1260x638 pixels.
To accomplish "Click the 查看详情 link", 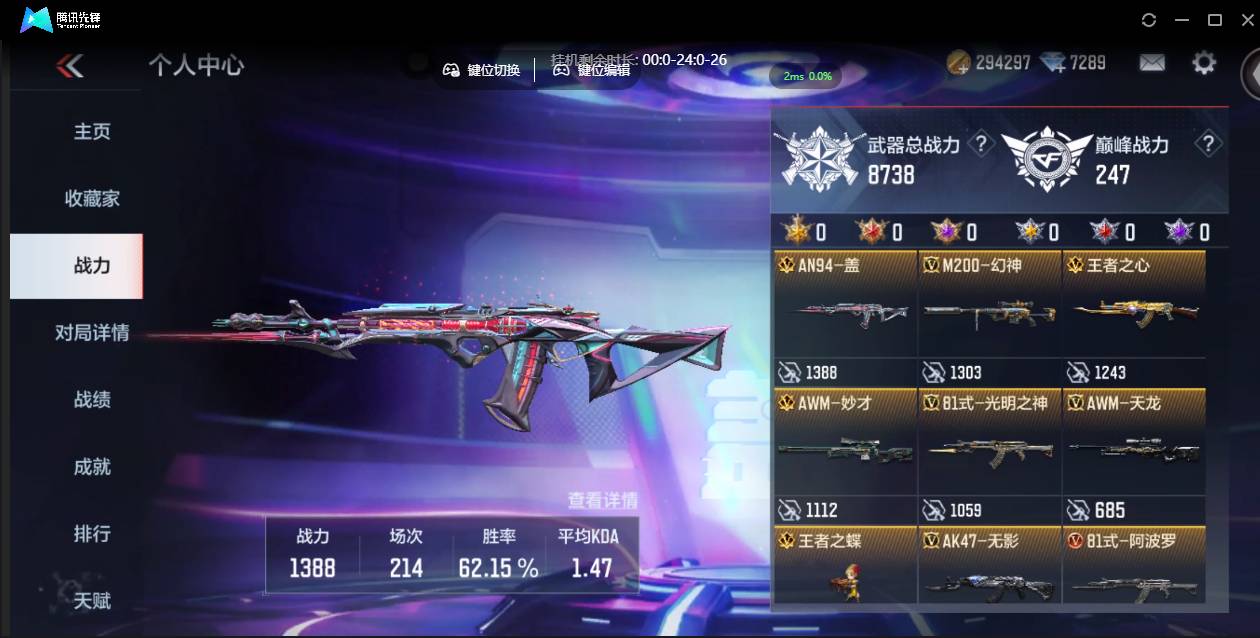I will pyautogui.click(x=602, y=500).
